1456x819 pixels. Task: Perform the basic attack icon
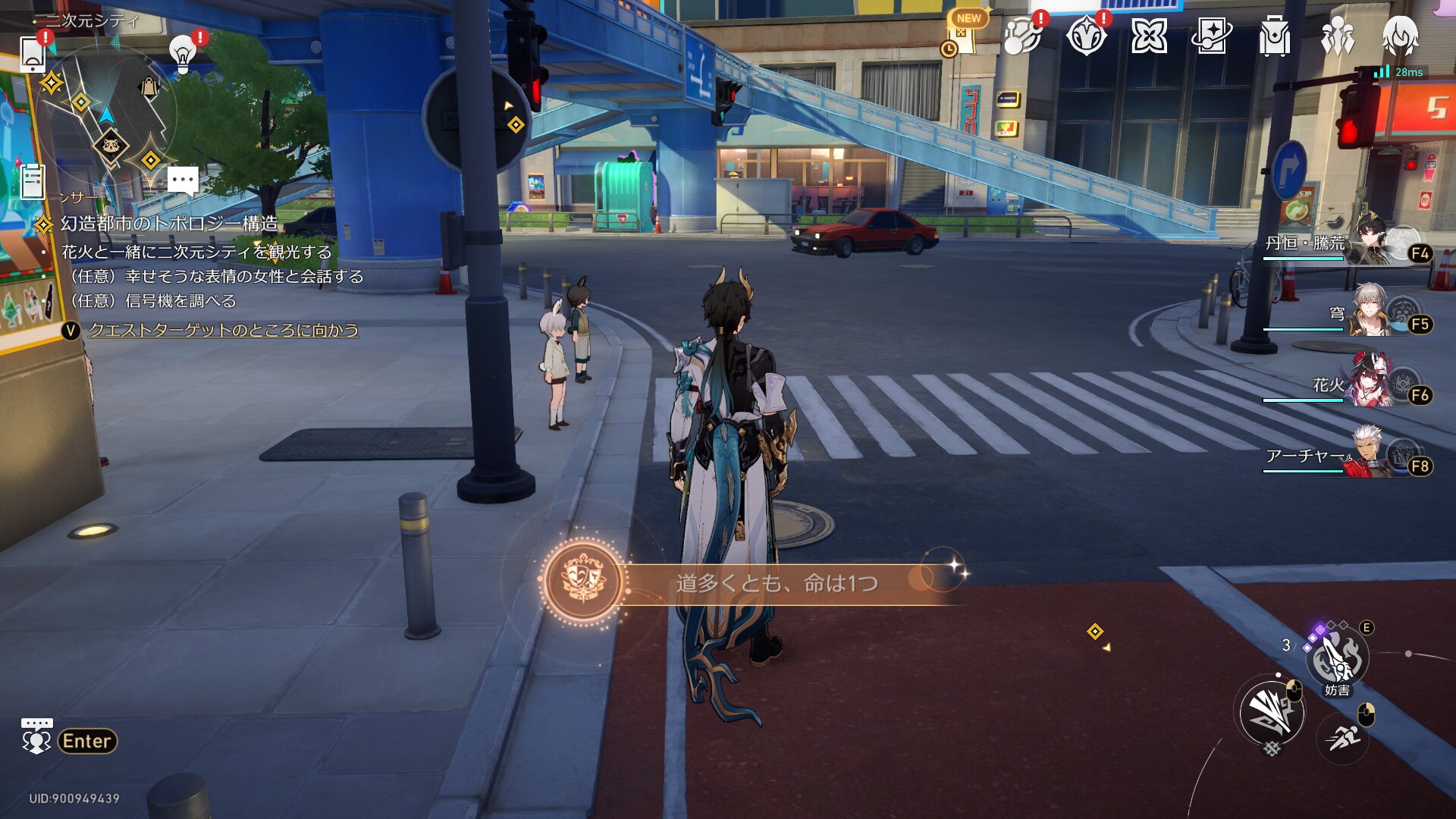click(1271, 711)
